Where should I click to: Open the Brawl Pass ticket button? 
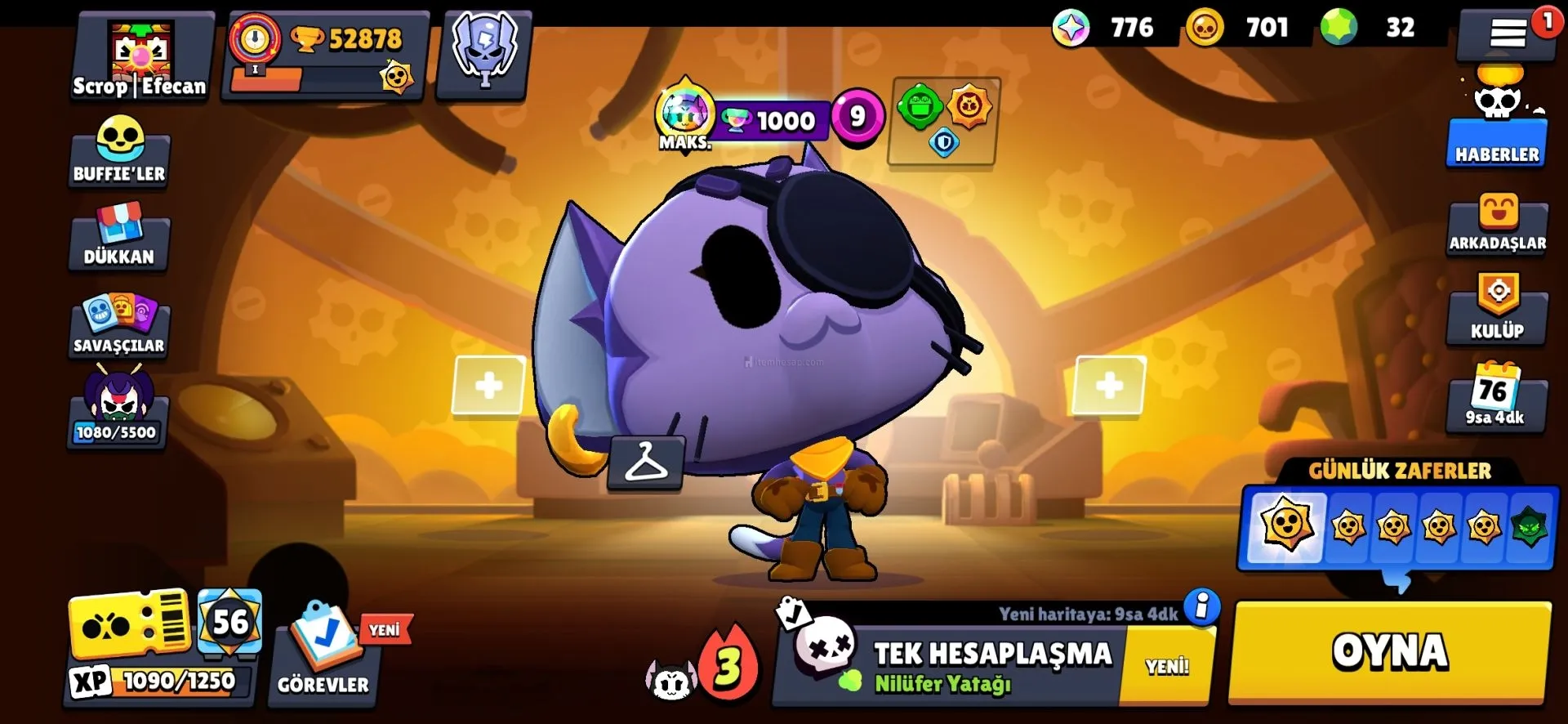tap(131, 625)
